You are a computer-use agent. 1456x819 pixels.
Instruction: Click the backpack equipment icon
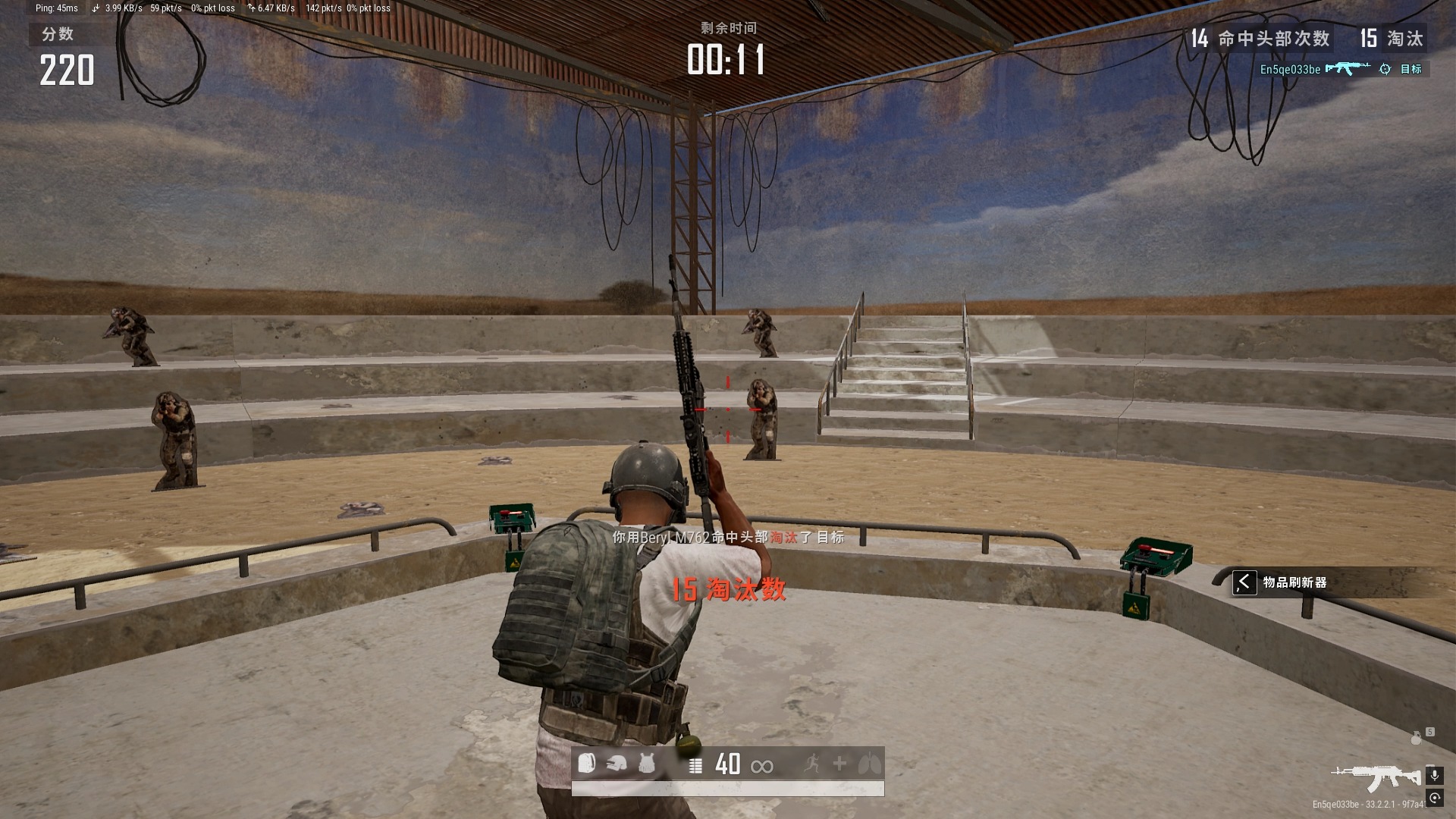(586, 764)
